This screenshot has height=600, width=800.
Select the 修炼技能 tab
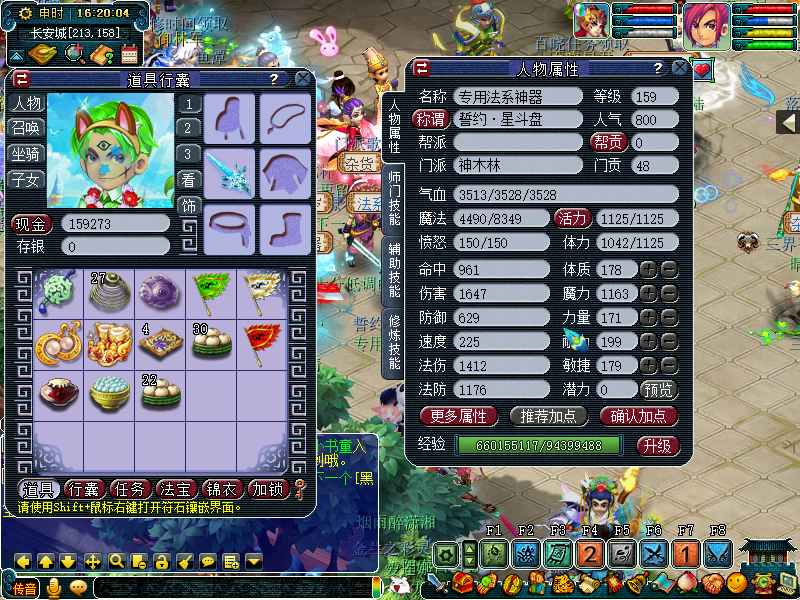(x=394, y=340)
